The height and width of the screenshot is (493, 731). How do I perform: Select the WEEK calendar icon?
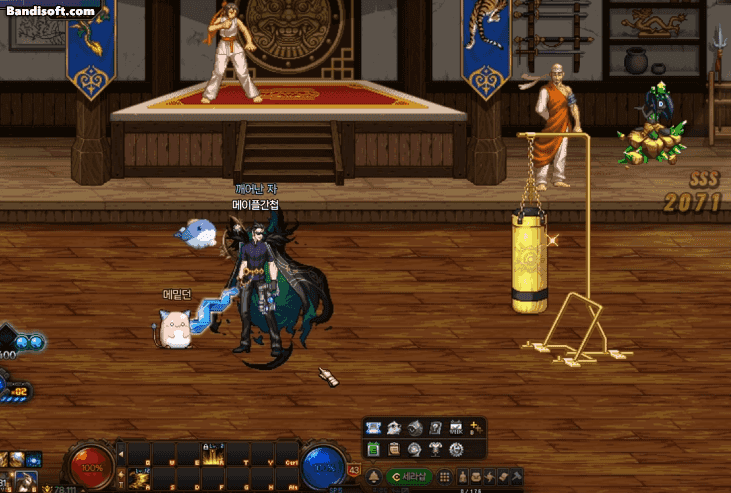[456, 428]
